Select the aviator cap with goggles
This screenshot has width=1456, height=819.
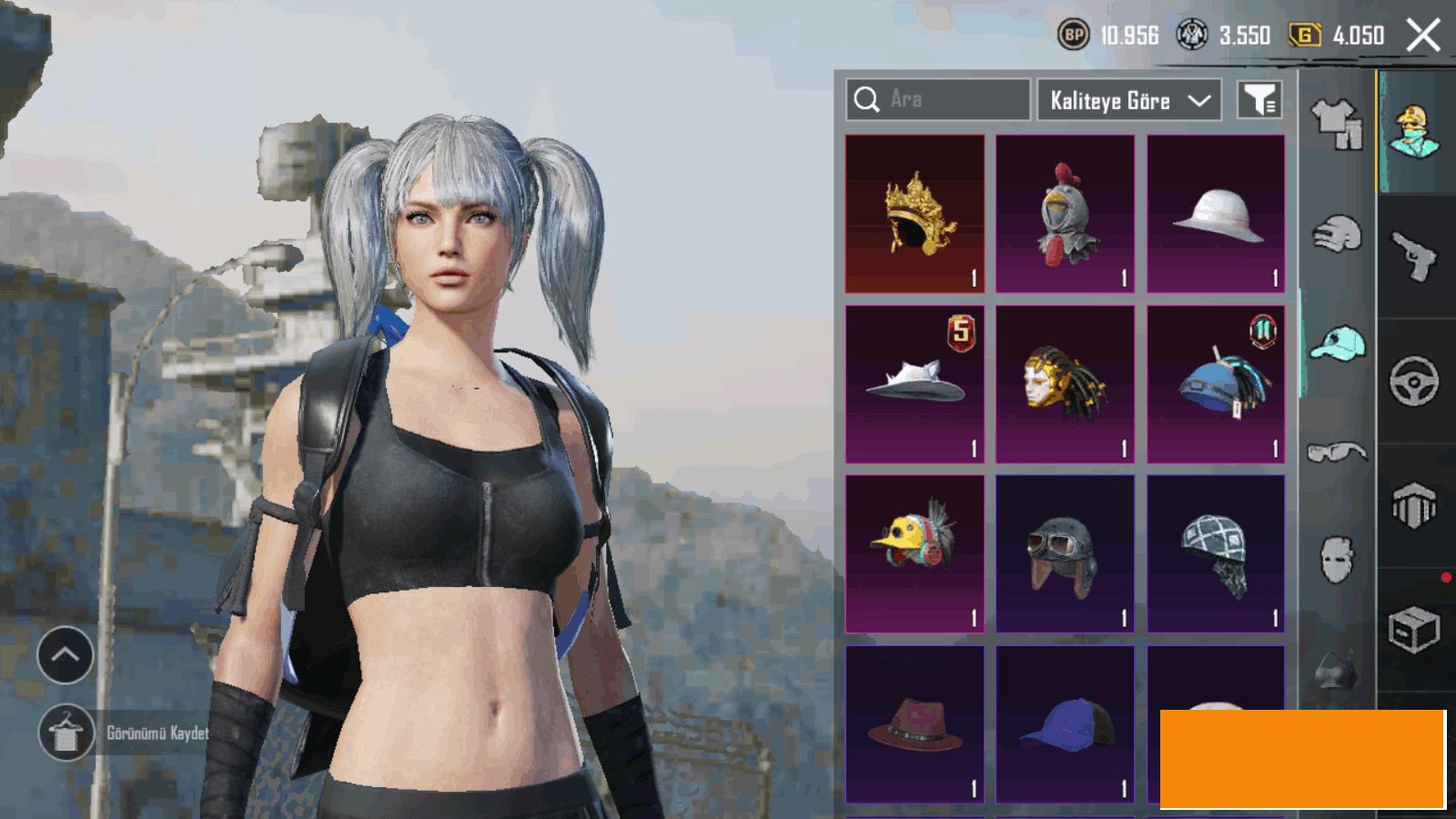1065,553
